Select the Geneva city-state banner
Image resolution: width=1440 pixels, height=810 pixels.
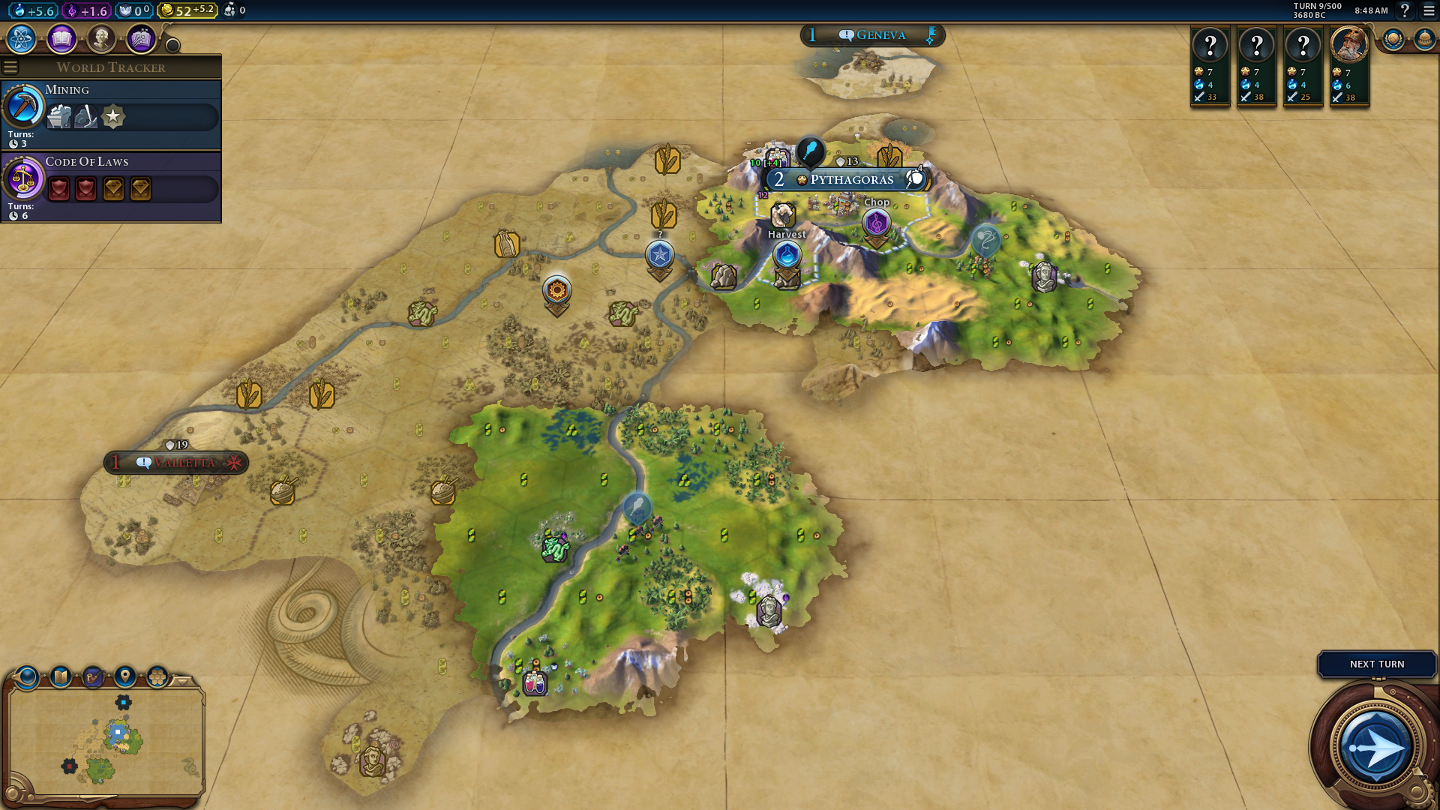pos(872,36)
